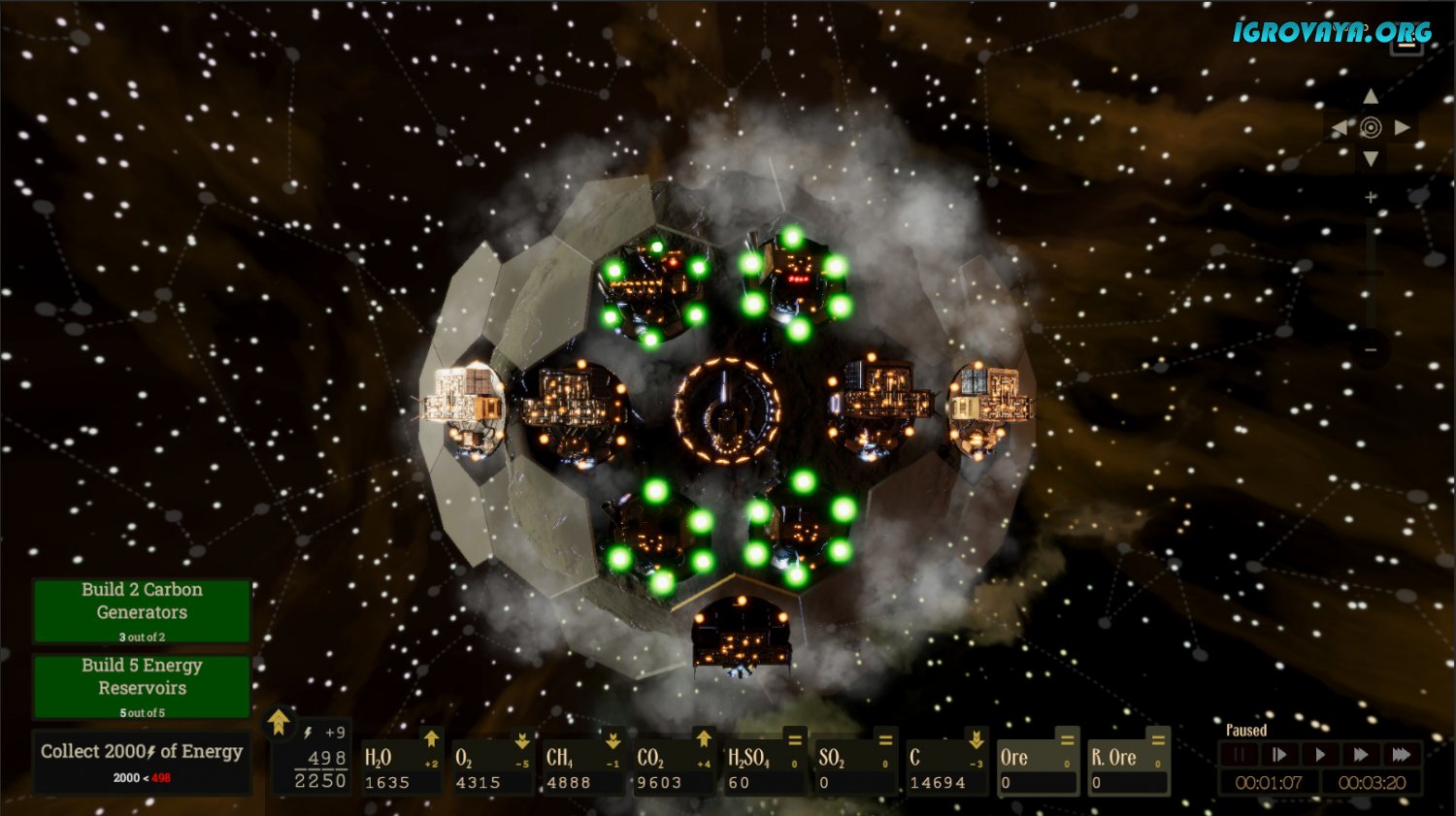Viewport: 1456px width, 816px height.
Task: Zoom in with the plus button
Action: (1371, 198)
